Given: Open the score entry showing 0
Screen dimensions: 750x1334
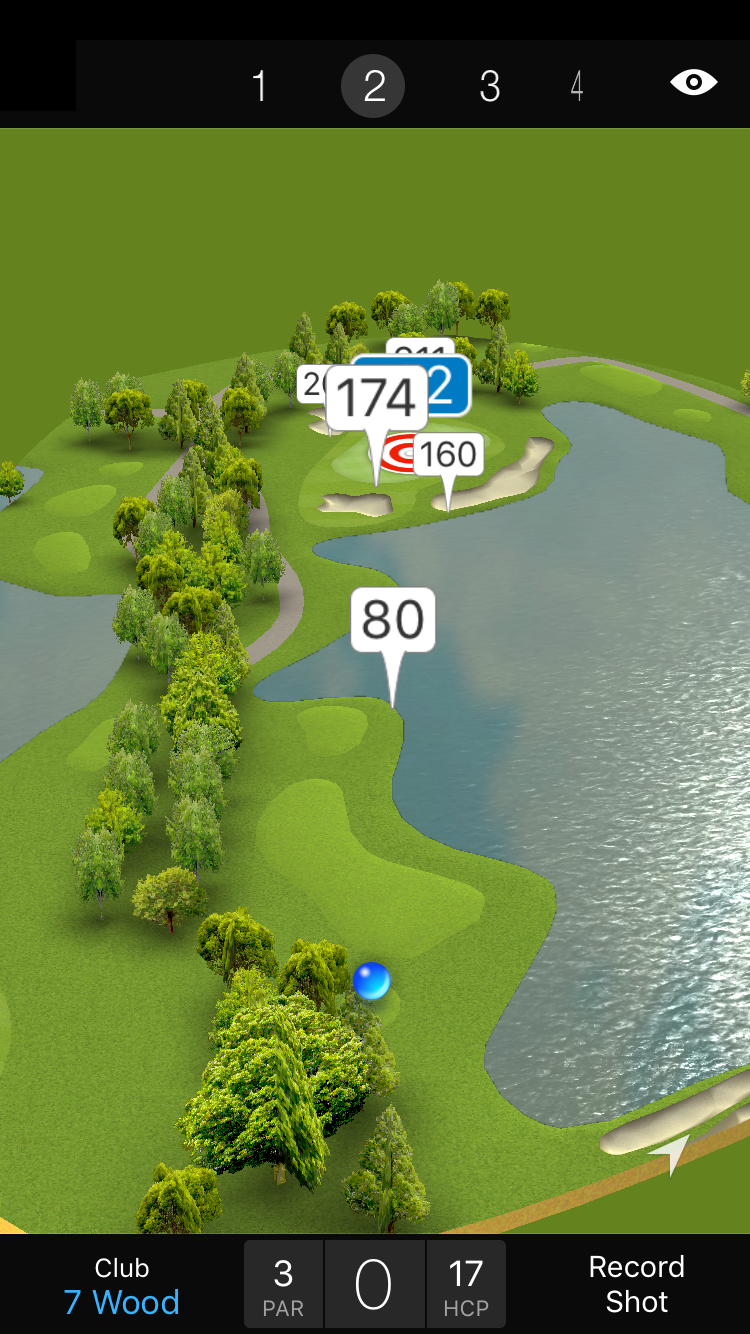Looking at the screenshot, I should click(x=374, y=1285).
